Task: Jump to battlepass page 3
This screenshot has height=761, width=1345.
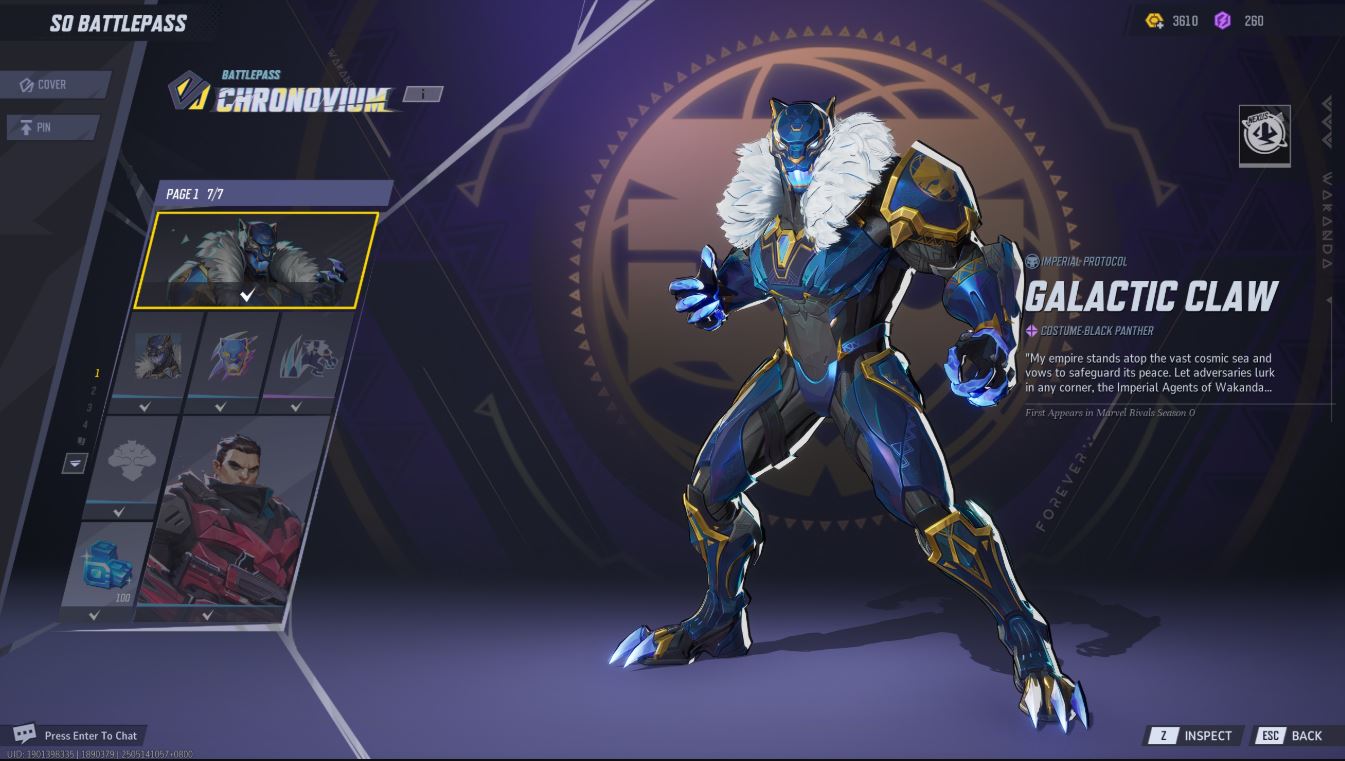Action: point(89,408)
